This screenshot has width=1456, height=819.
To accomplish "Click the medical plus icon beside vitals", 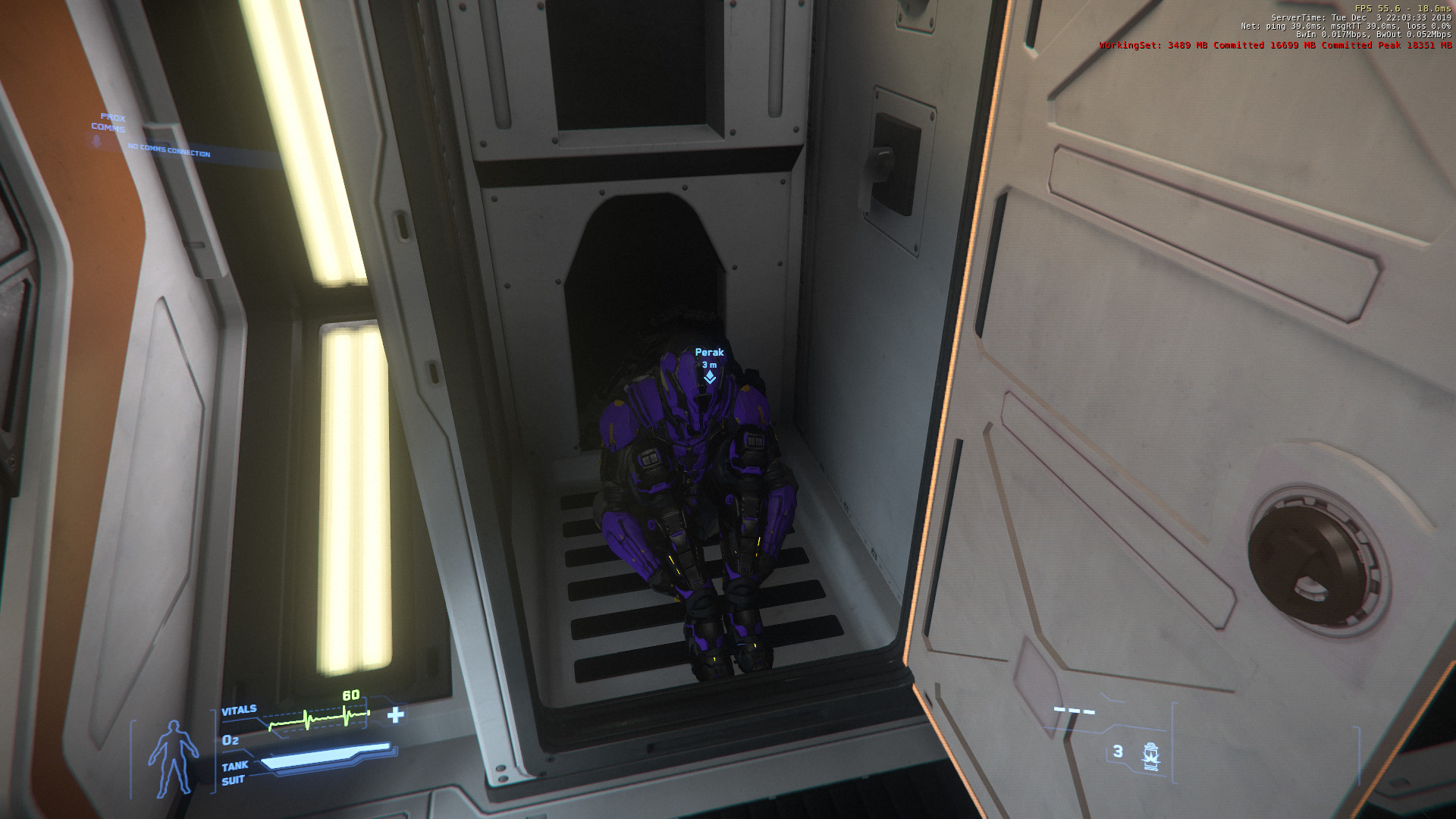I will coord(395,715).
